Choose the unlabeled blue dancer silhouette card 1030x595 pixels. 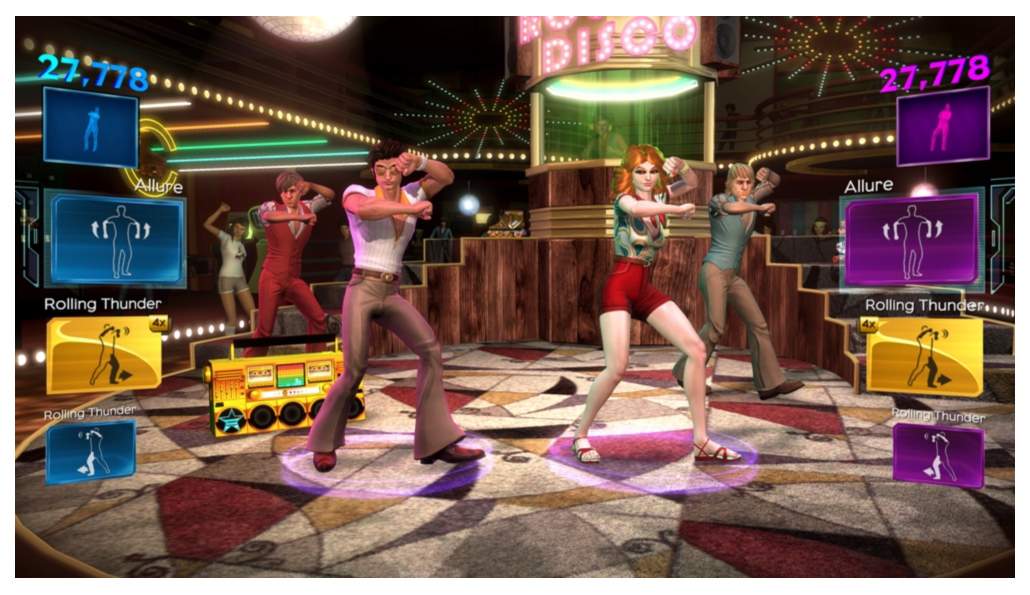(x=90, y=127)
